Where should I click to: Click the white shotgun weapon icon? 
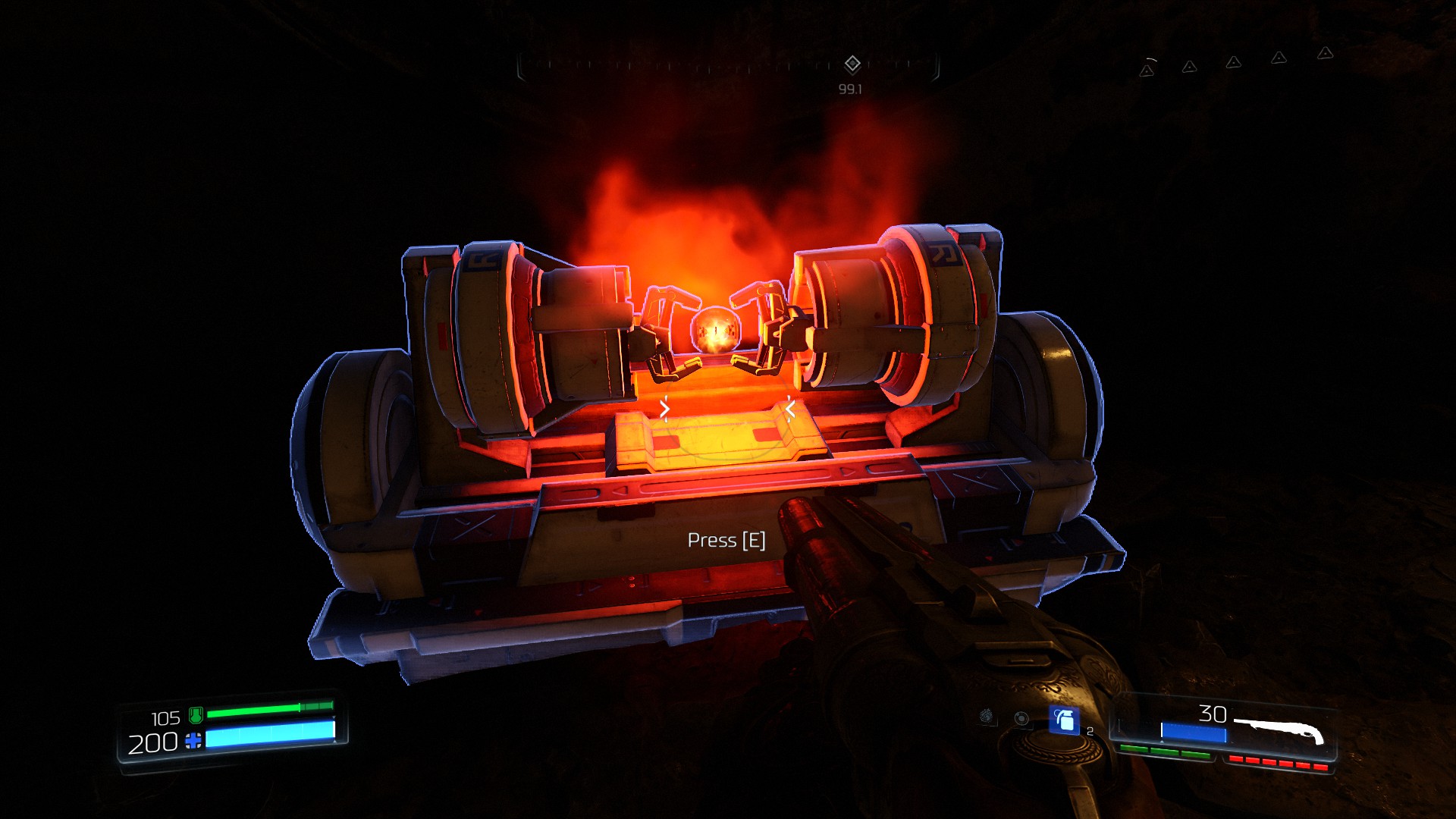click(x=1279, y=731)
